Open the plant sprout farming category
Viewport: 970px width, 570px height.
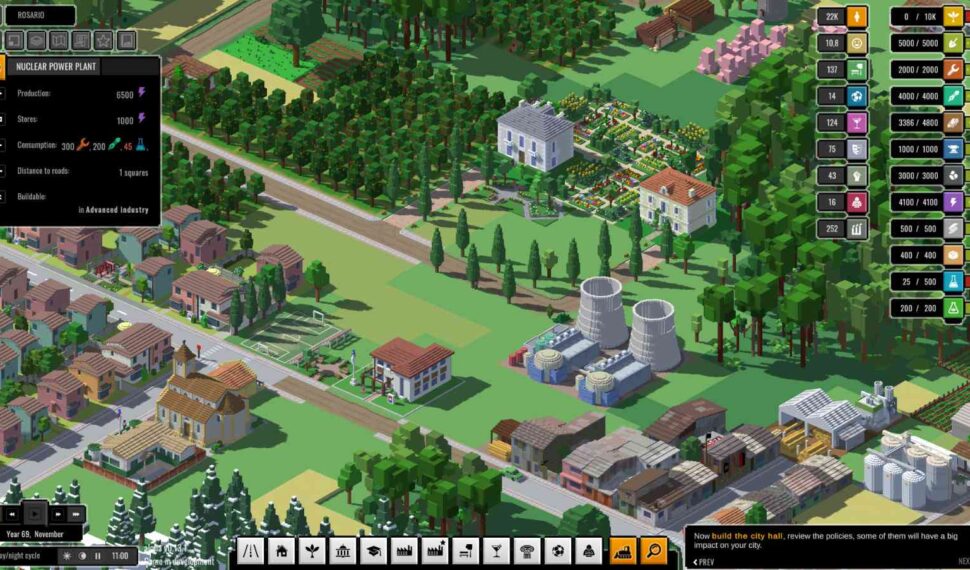tap(312, 550)
